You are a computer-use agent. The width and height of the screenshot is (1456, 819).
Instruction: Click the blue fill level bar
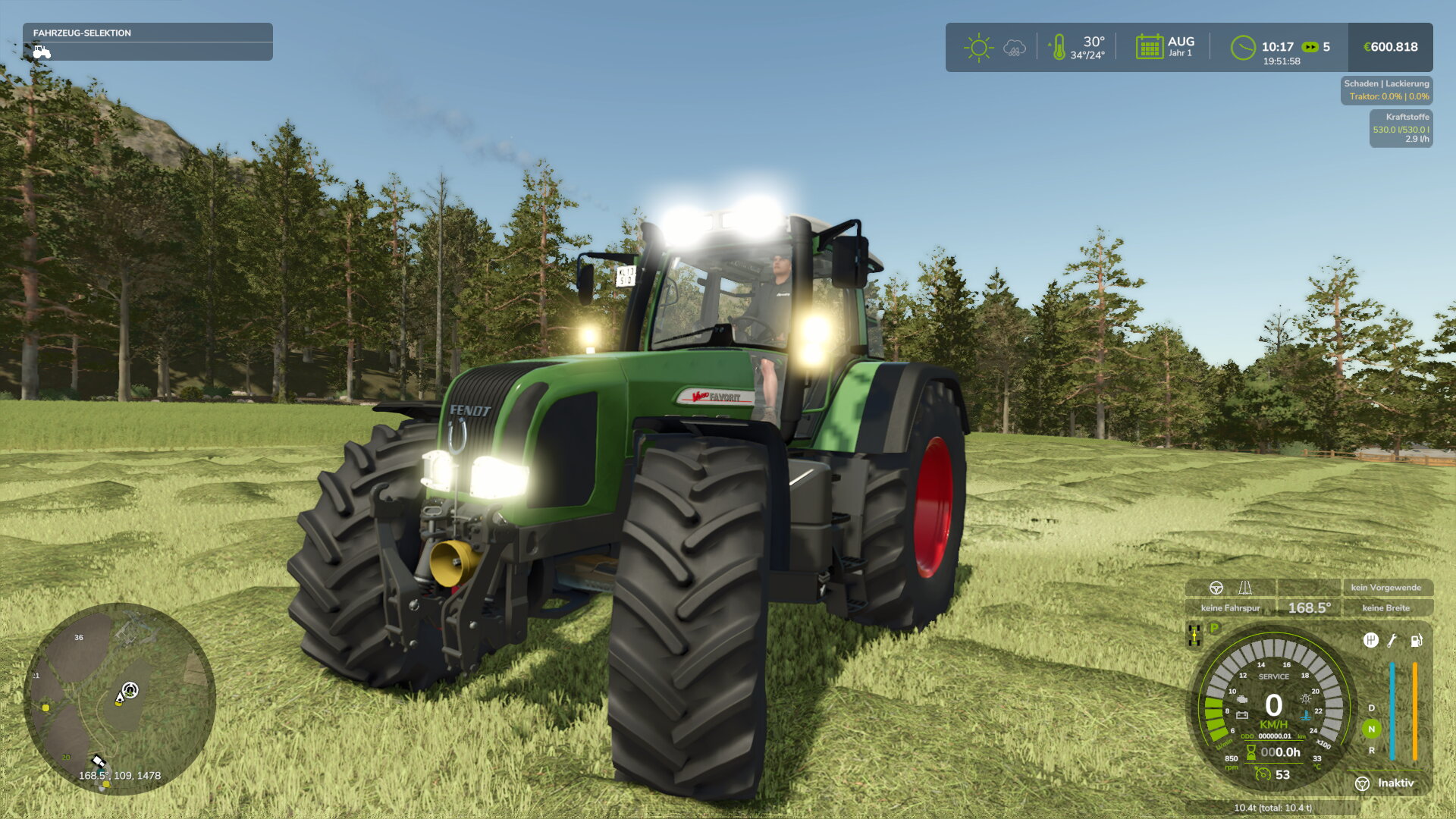[x=1393, y=711]
